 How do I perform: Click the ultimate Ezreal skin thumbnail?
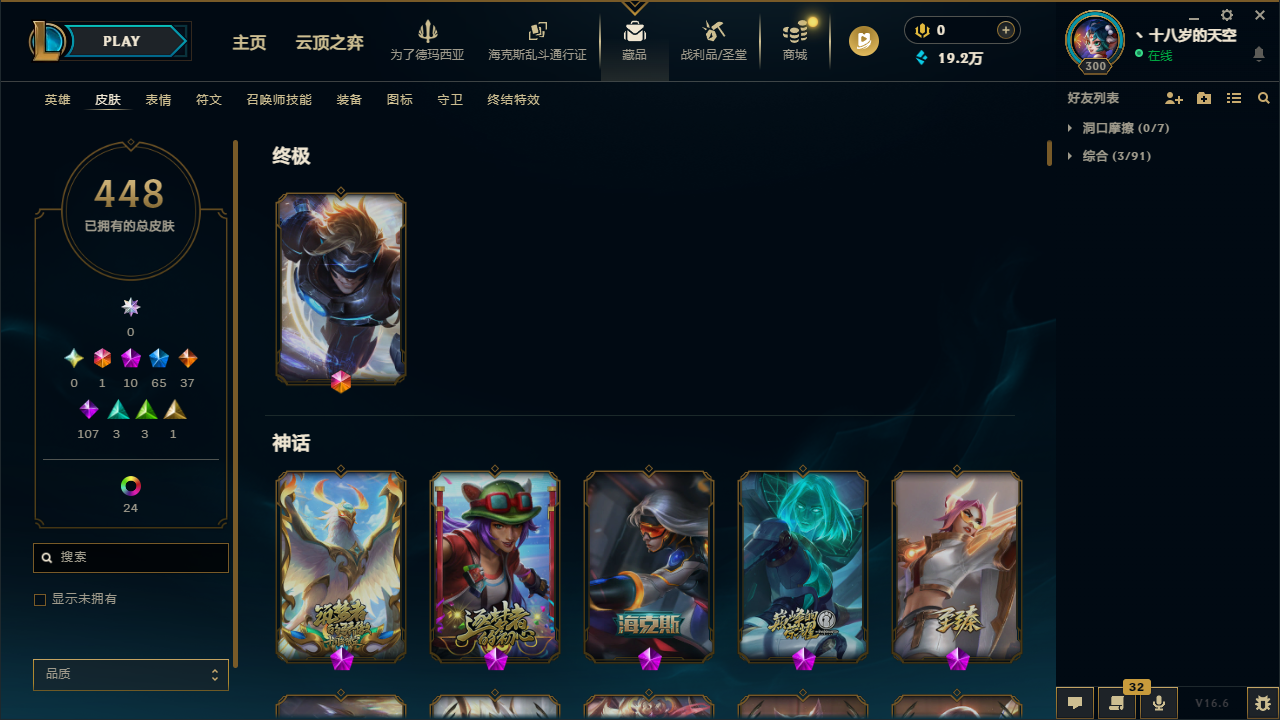tap(340, 289)
